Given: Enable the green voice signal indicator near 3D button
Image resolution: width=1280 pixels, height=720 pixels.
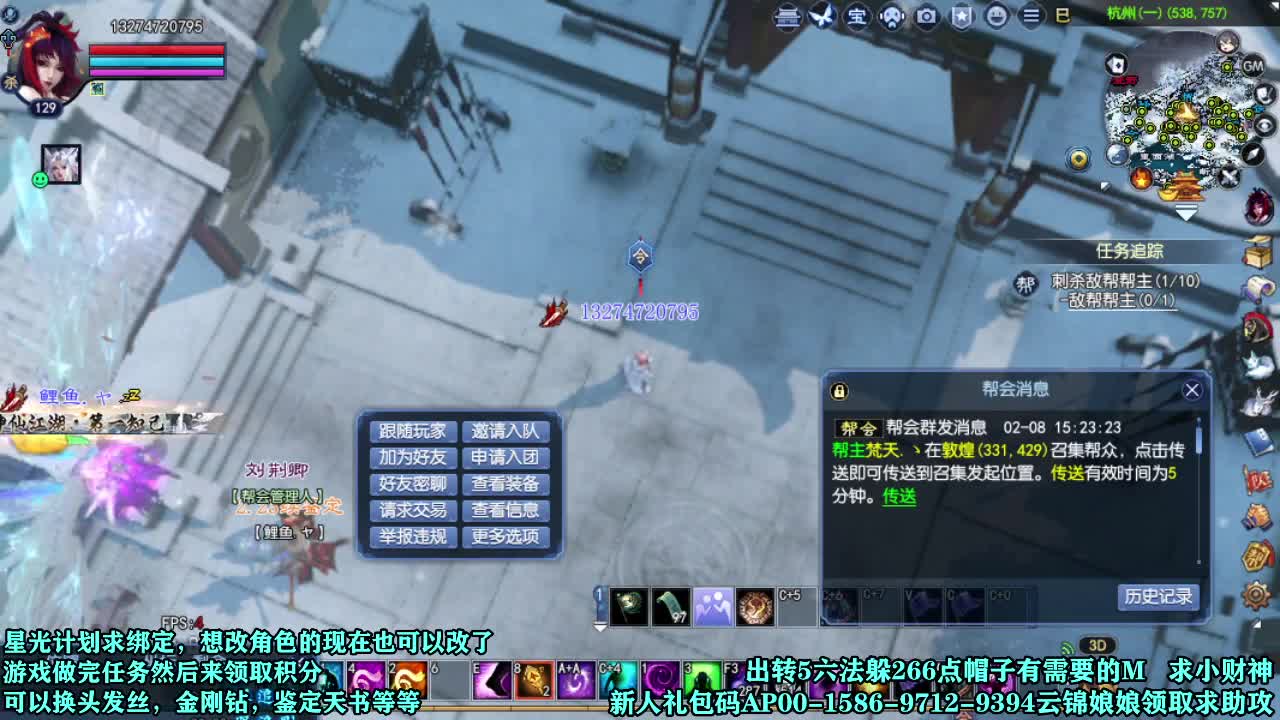Looking at the screenshot, I should coord(1066,646).
